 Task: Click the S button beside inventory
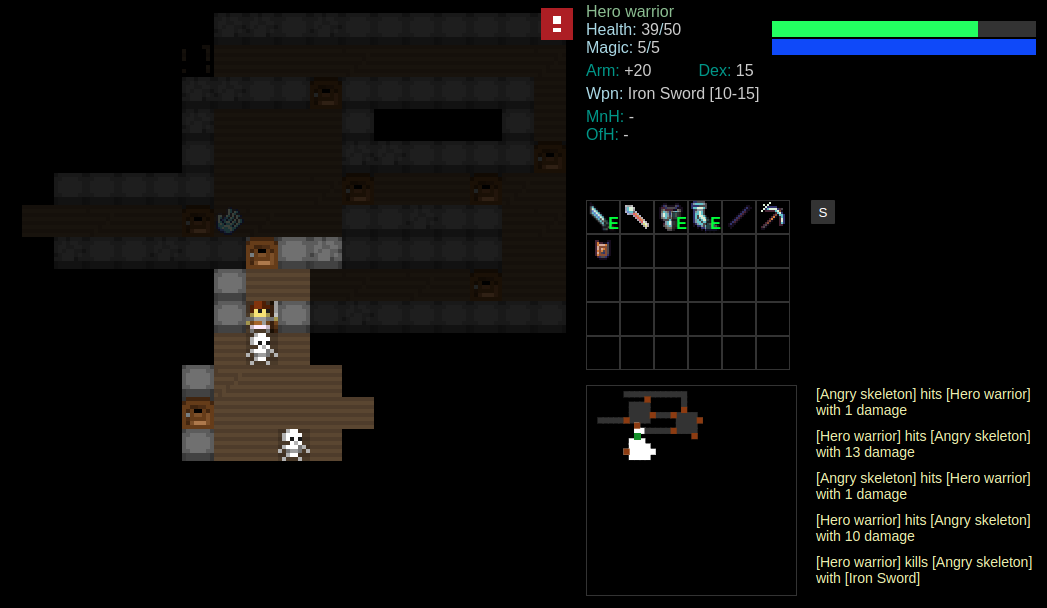823,212
